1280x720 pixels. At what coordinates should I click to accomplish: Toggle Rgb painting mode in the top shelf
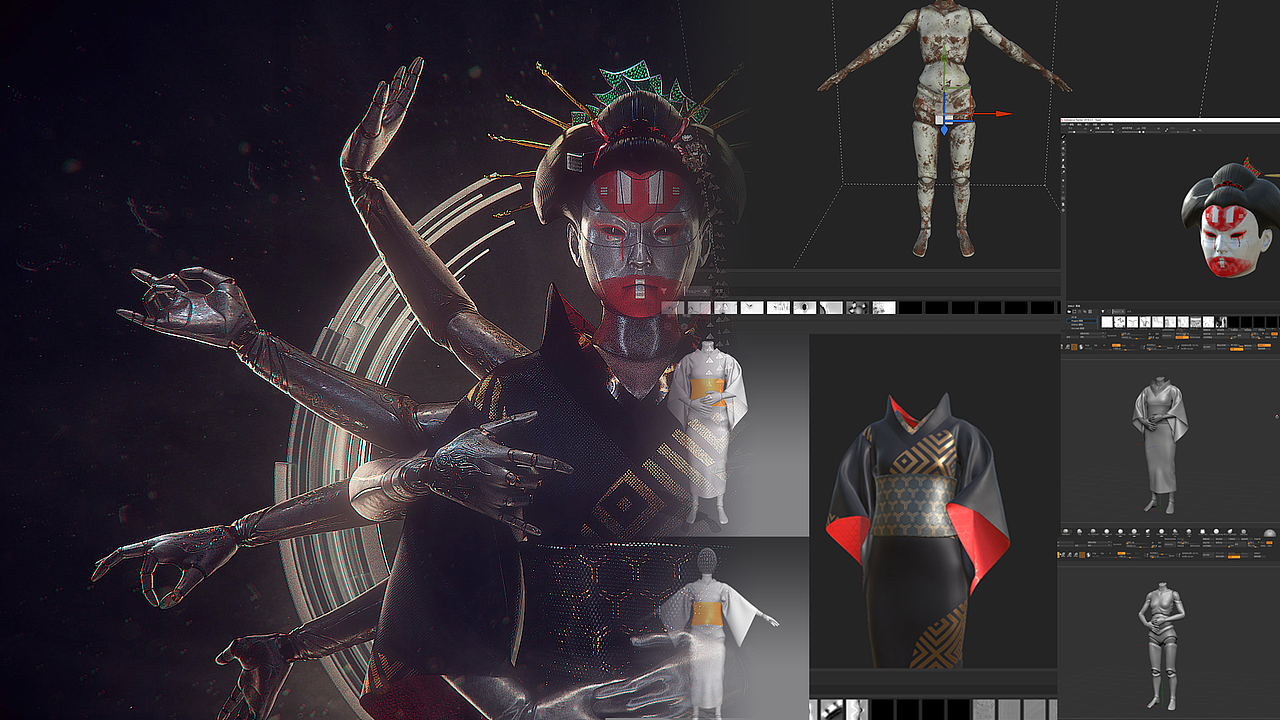(x=1102, y=553)
